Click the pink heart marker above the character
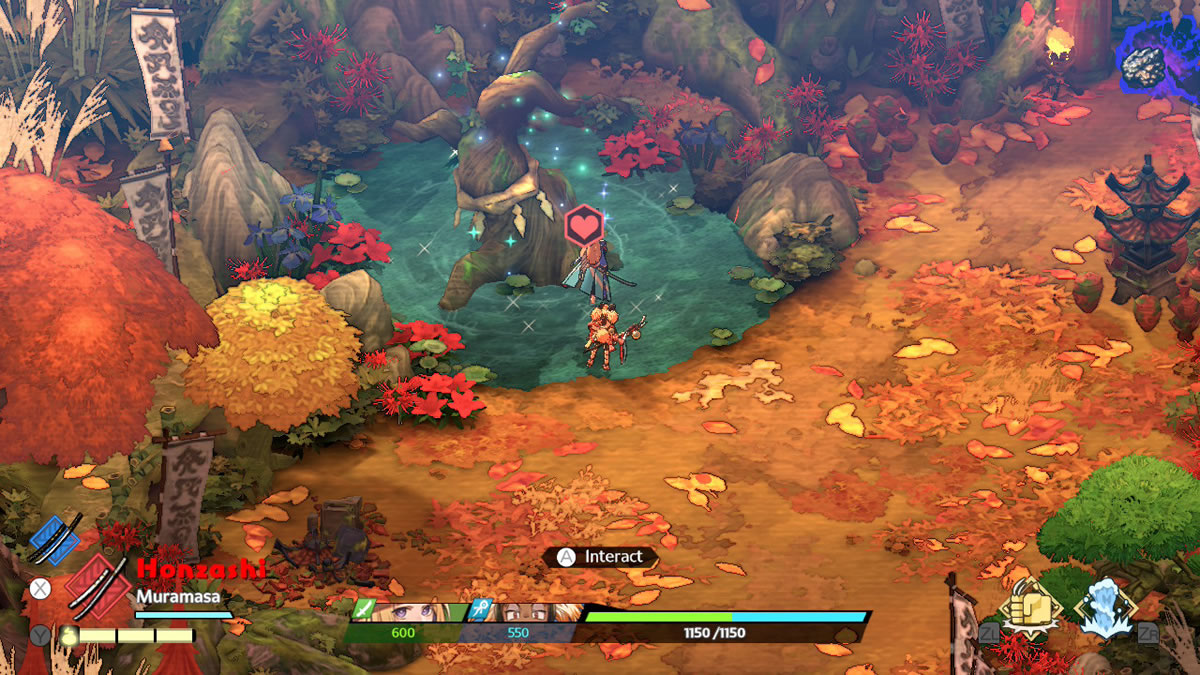Image resolution: width=1200 pixels, height=675 pixels. click(x=583, y=226)
